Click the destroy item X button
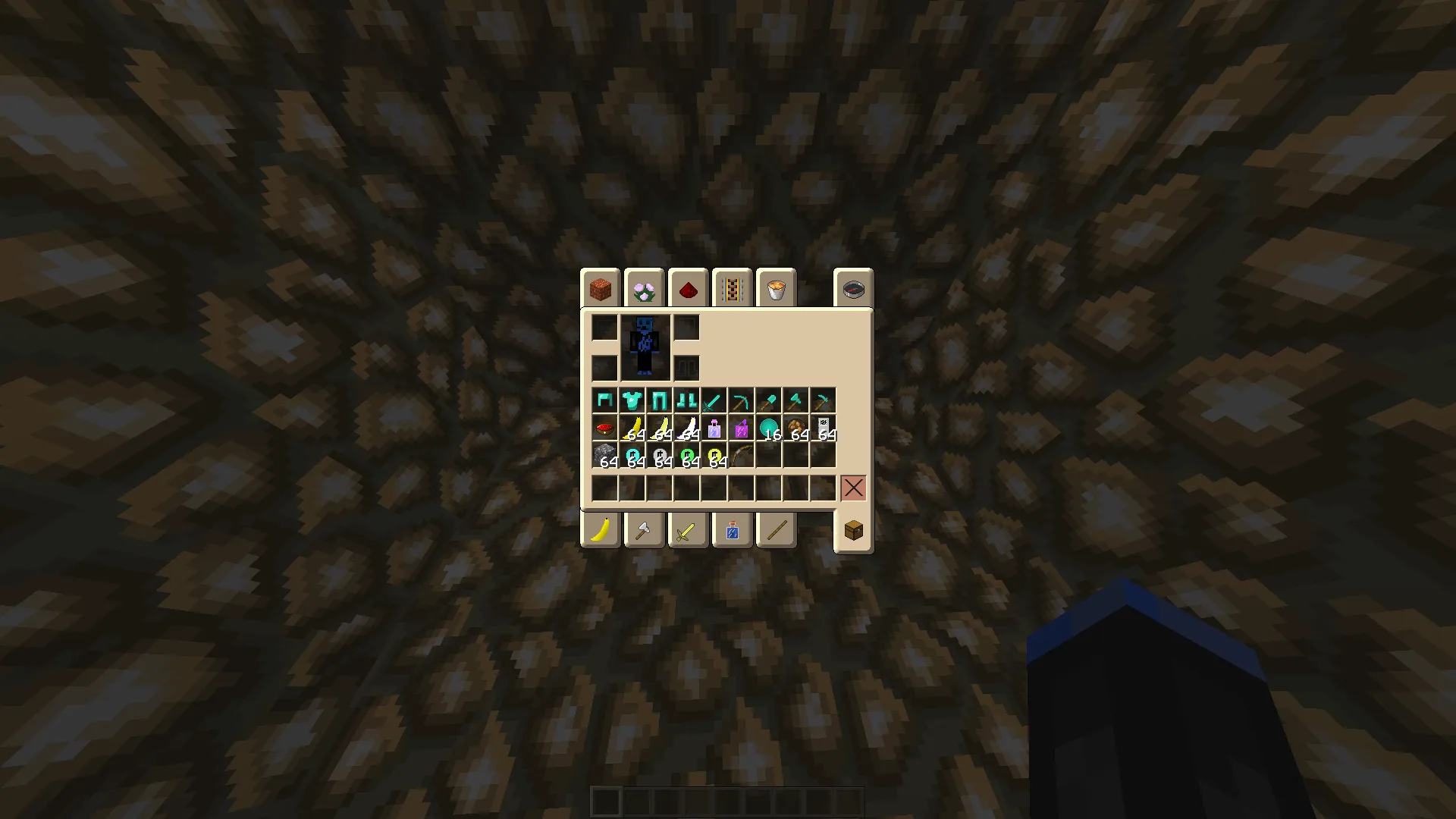The image size is (1456, 819). click(x=852, y=488)
